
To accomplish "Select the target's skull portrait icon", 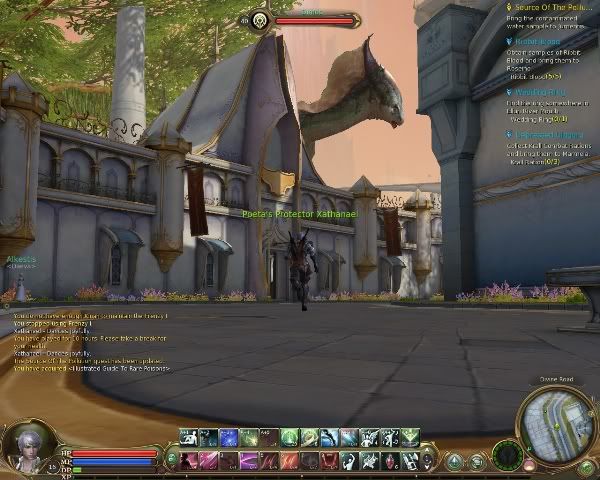I will [x=258, y=19].
